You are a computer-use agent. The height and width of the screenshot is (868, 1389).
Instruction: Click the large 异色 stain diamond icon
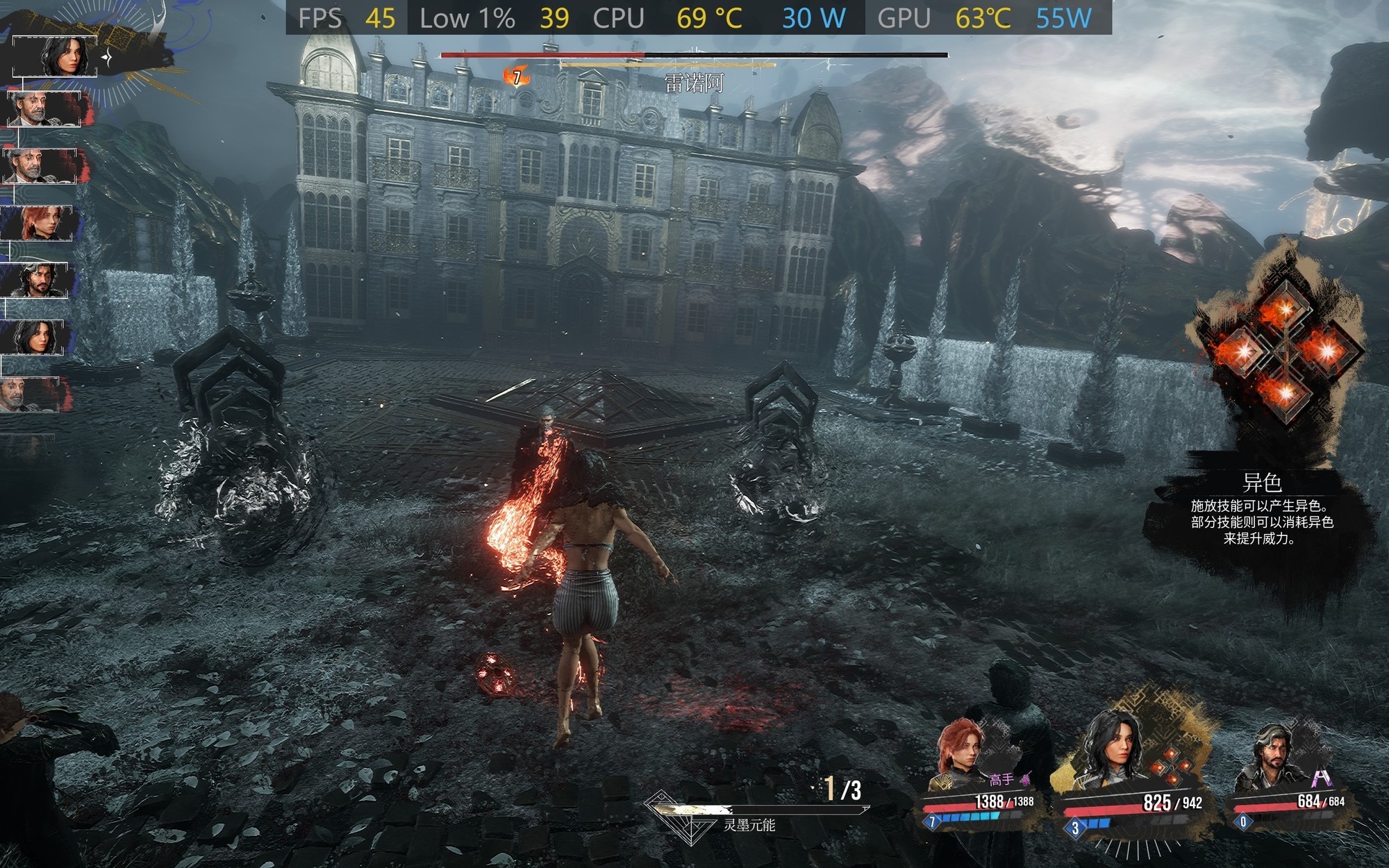click(x=1285, y=352)
